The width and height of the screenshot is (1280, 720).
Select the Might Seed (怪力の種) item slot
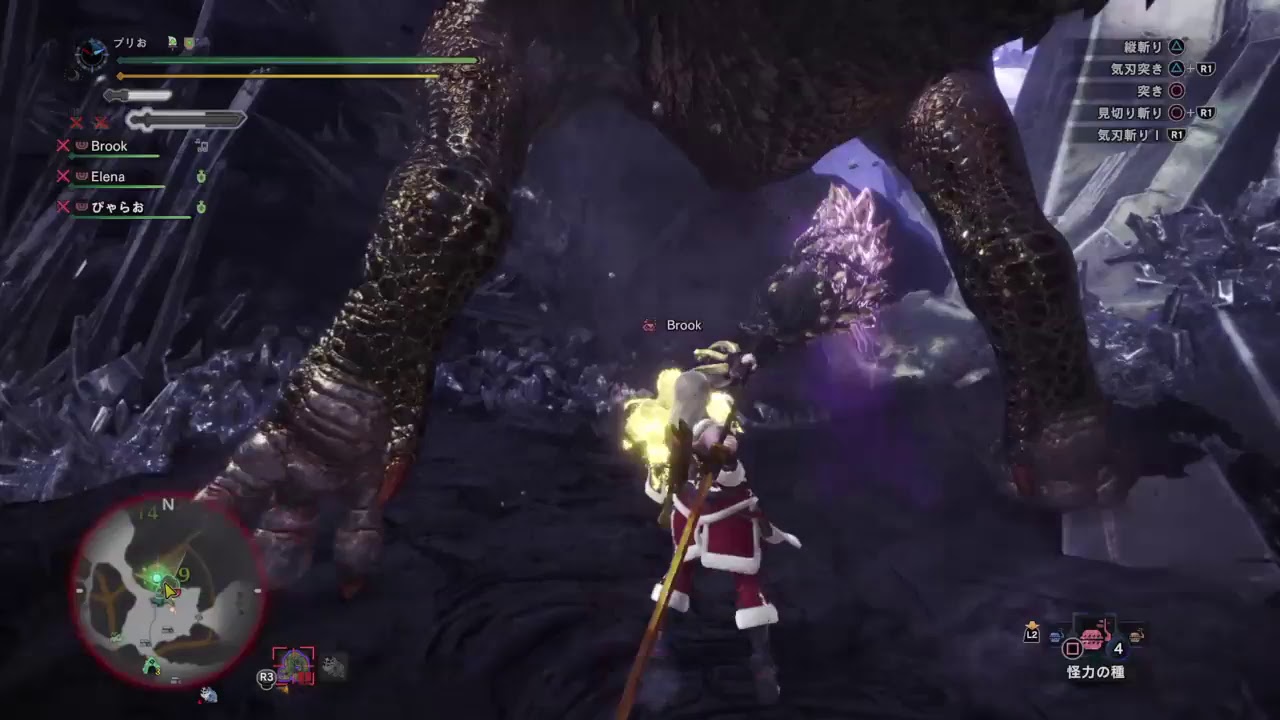1092,639
